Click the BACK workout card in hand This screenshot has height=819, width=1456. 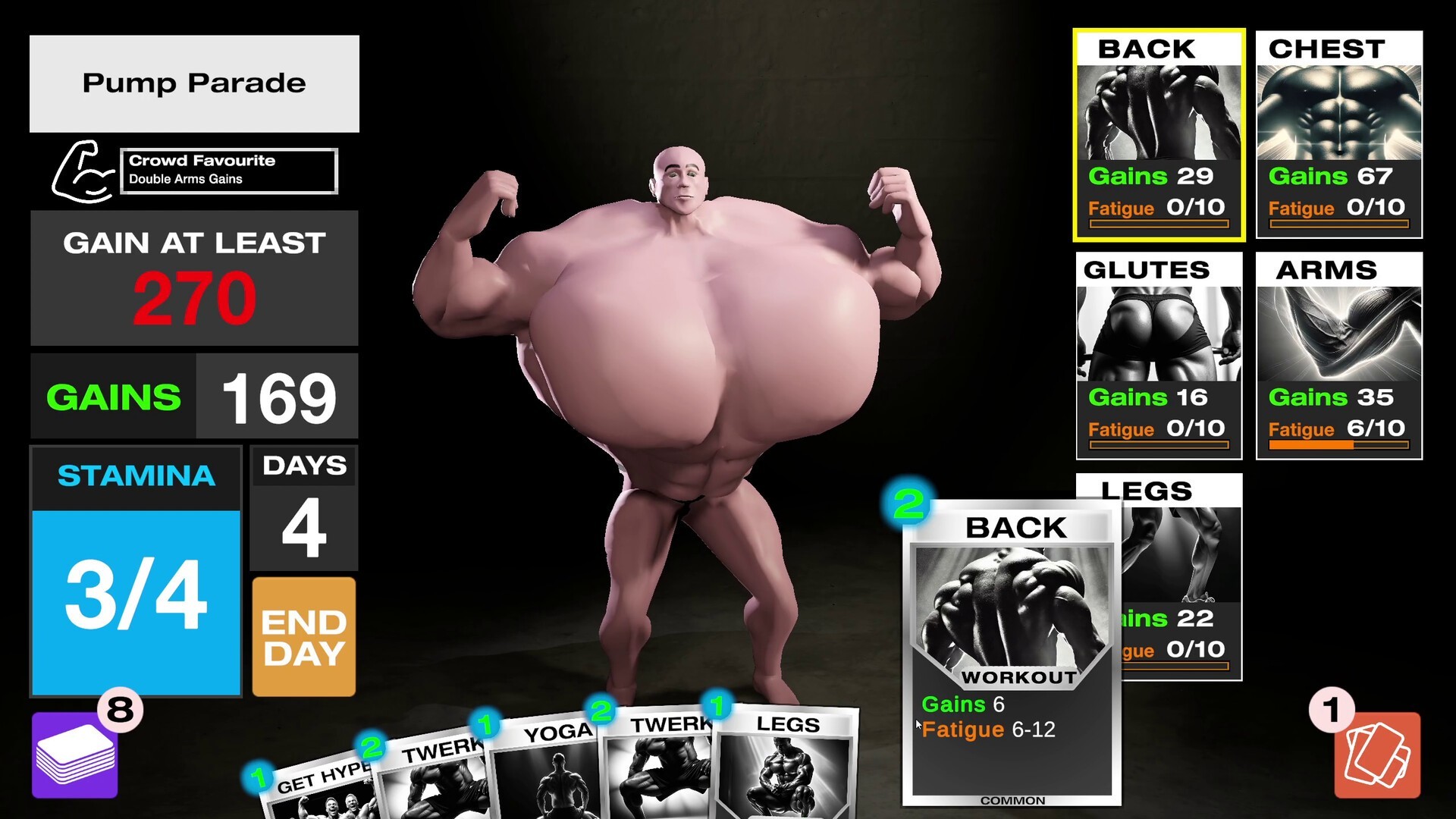(x=1012, y=652)
